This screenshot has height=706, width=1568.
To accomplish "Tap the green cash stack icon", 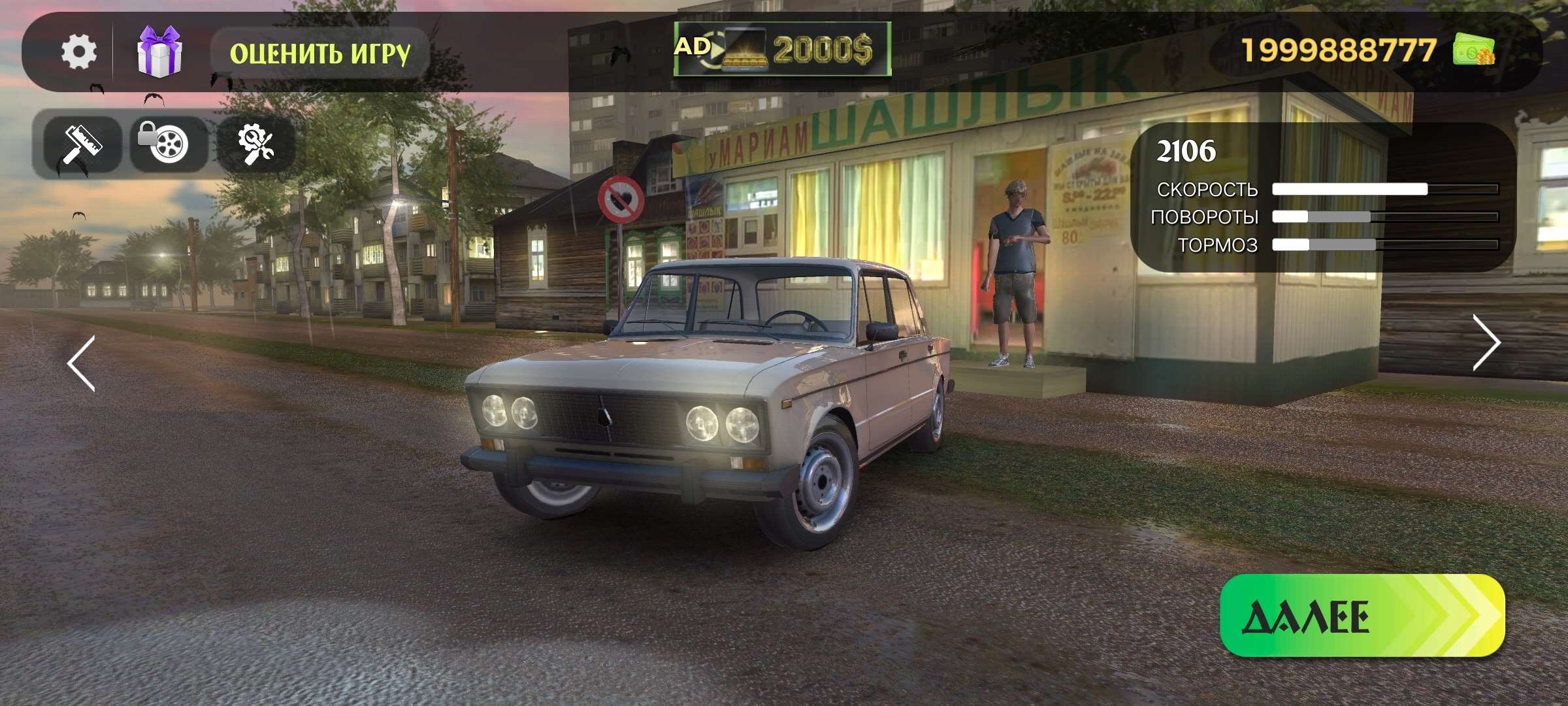I will (1473, 50).
